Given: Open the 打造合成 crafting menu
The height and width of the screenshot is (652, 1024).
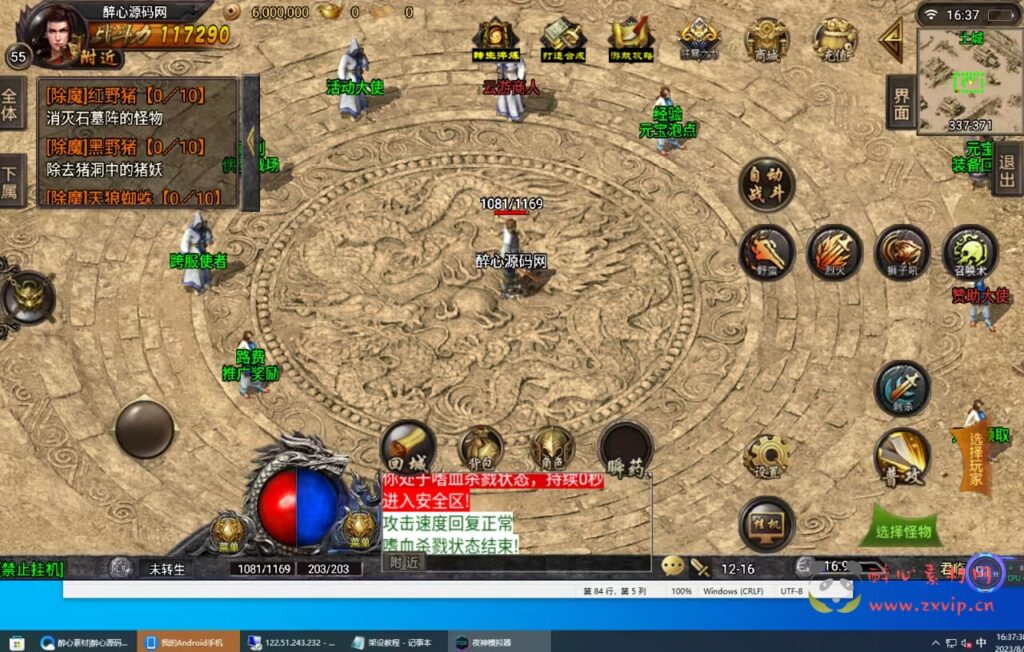Looking at the screenshot, I should point(562,40).
